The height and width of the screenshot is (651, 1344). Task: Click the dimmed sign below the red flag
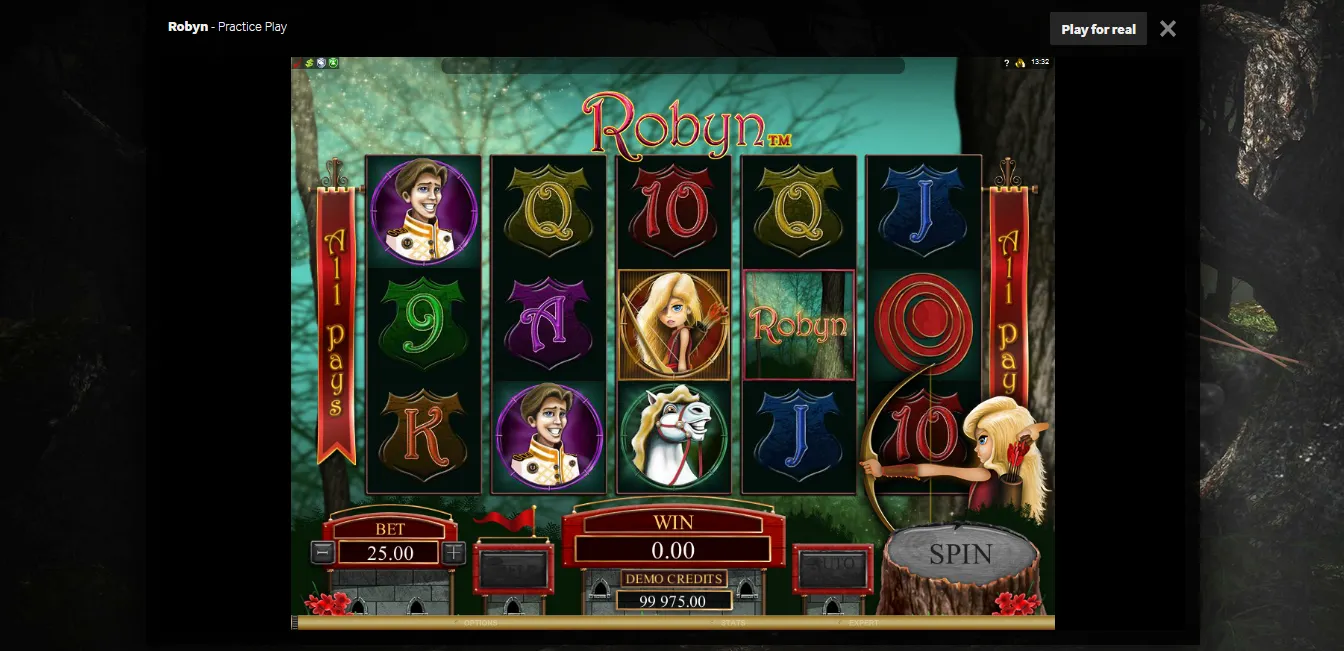pyautogui.click(x=513, y=567)
